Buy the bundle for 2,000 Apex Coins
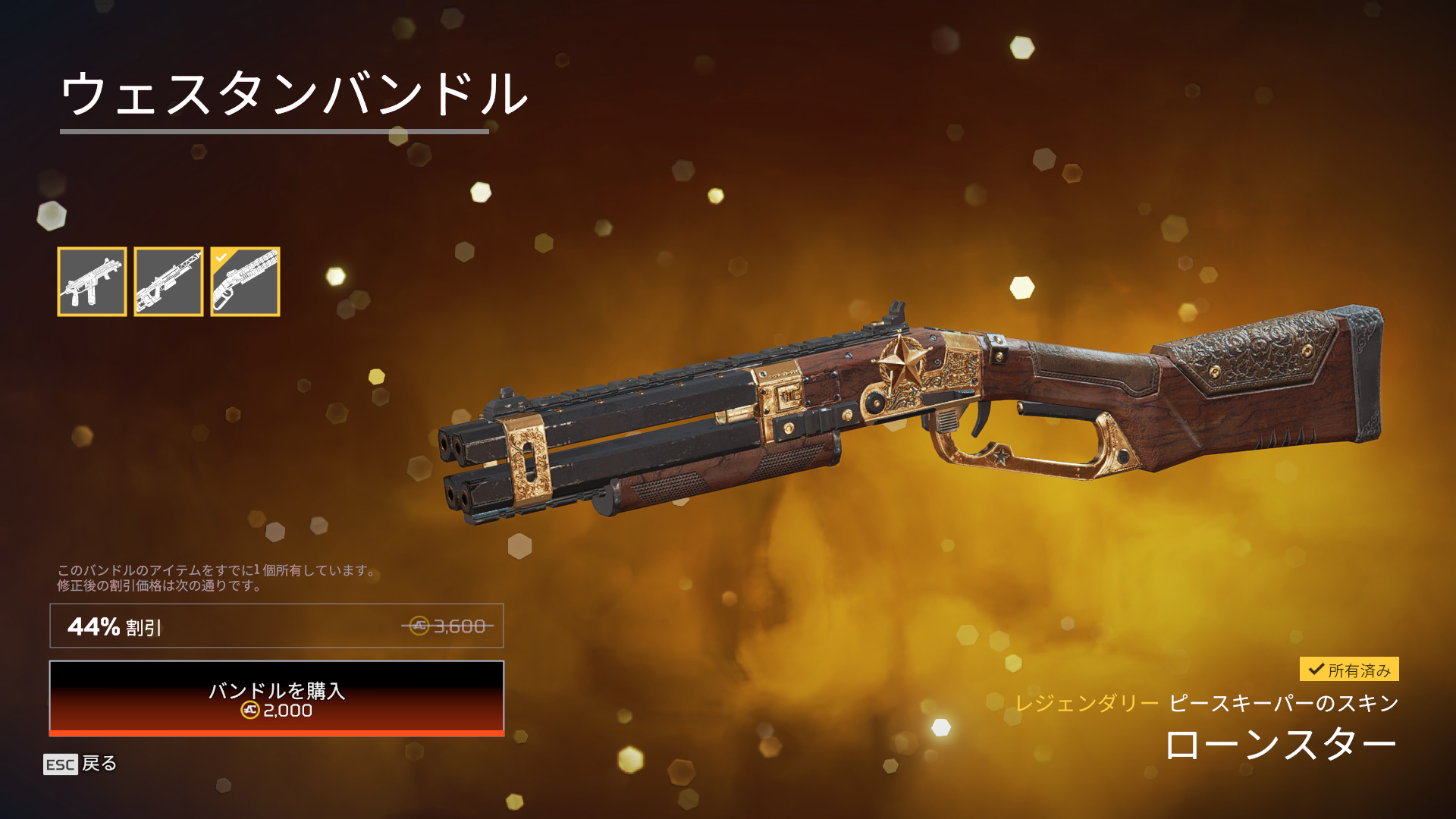Screen dimensions: 1456x819 pos(277,698)
